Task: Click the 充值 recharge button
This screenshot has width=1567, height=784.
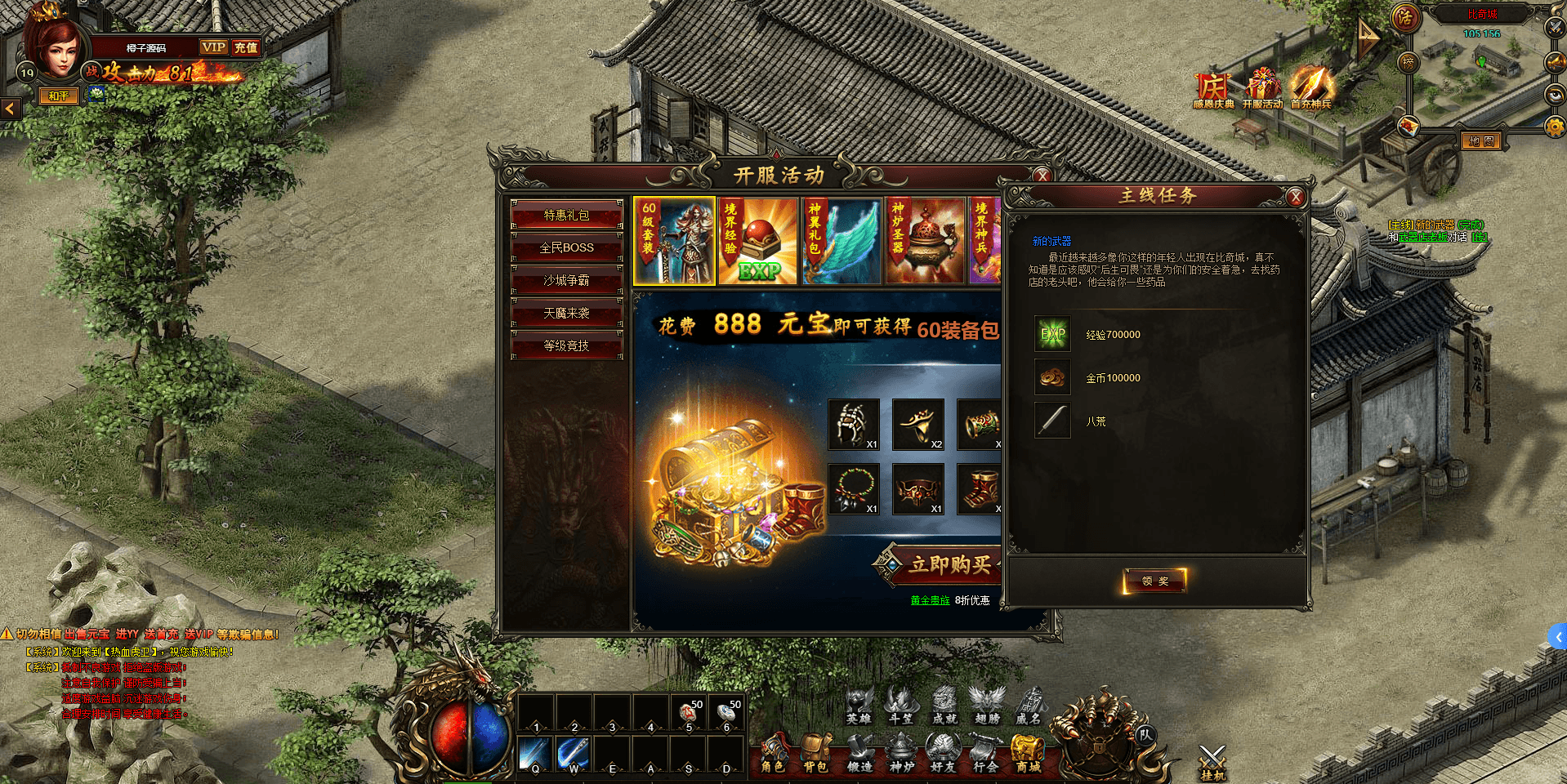Action: [x=246, y=47]
